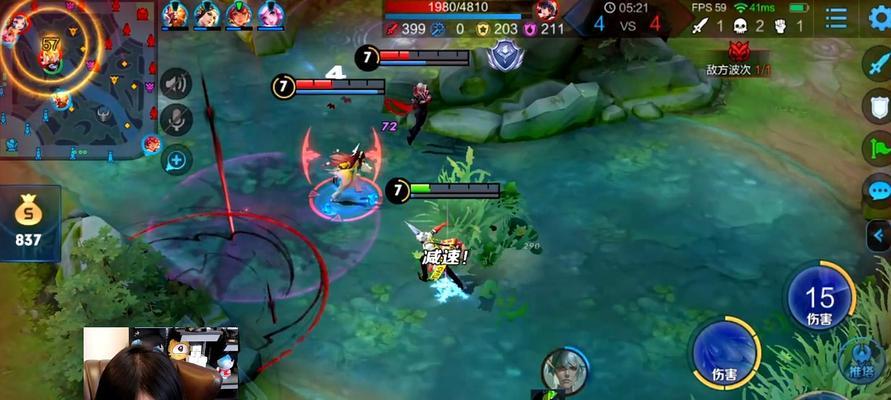Toggle the muted speaker button
This screenshot has height=400, width=891.
(x=176, y=83)
